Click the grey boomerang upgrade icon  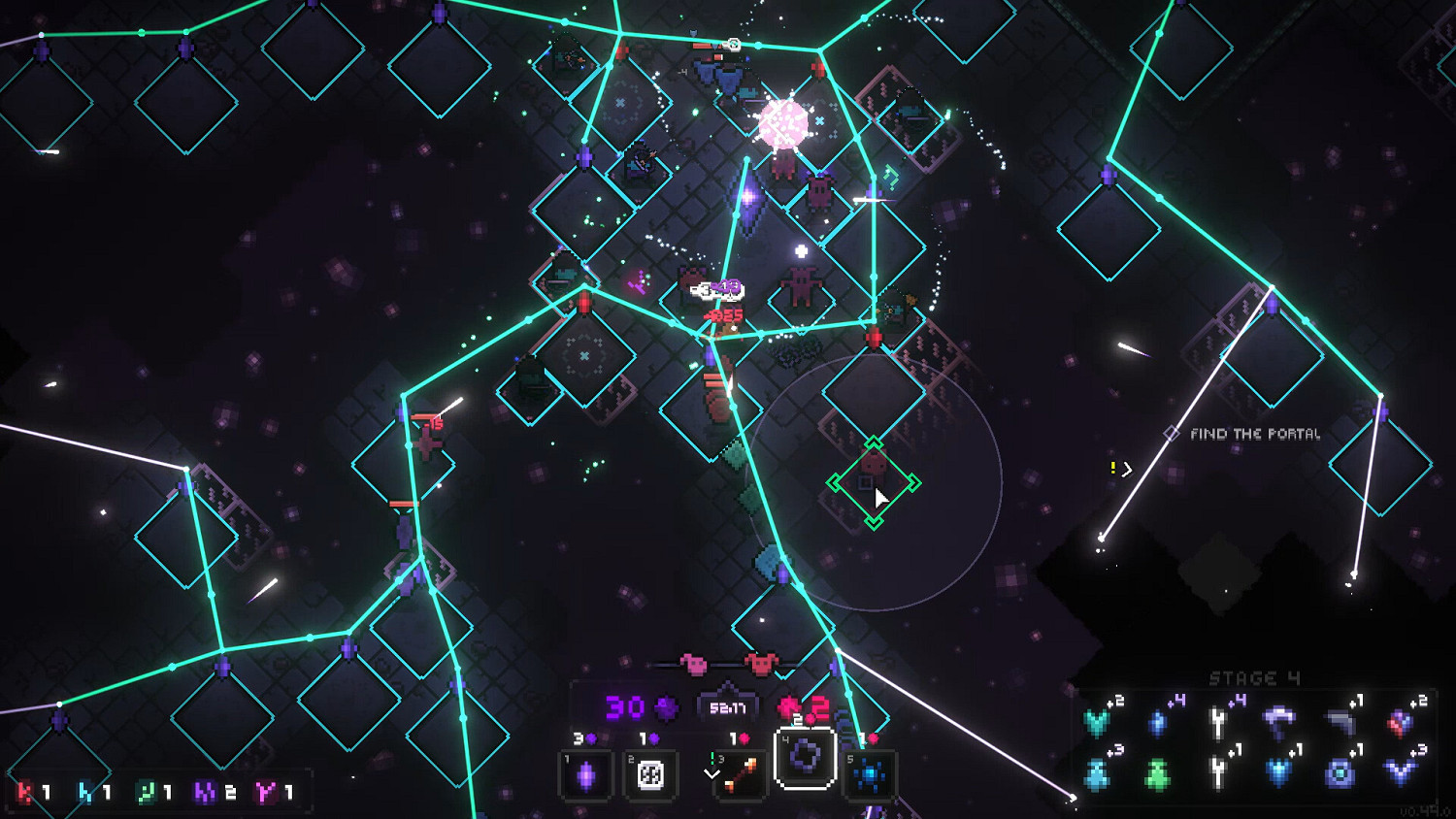coord(1340,721)
